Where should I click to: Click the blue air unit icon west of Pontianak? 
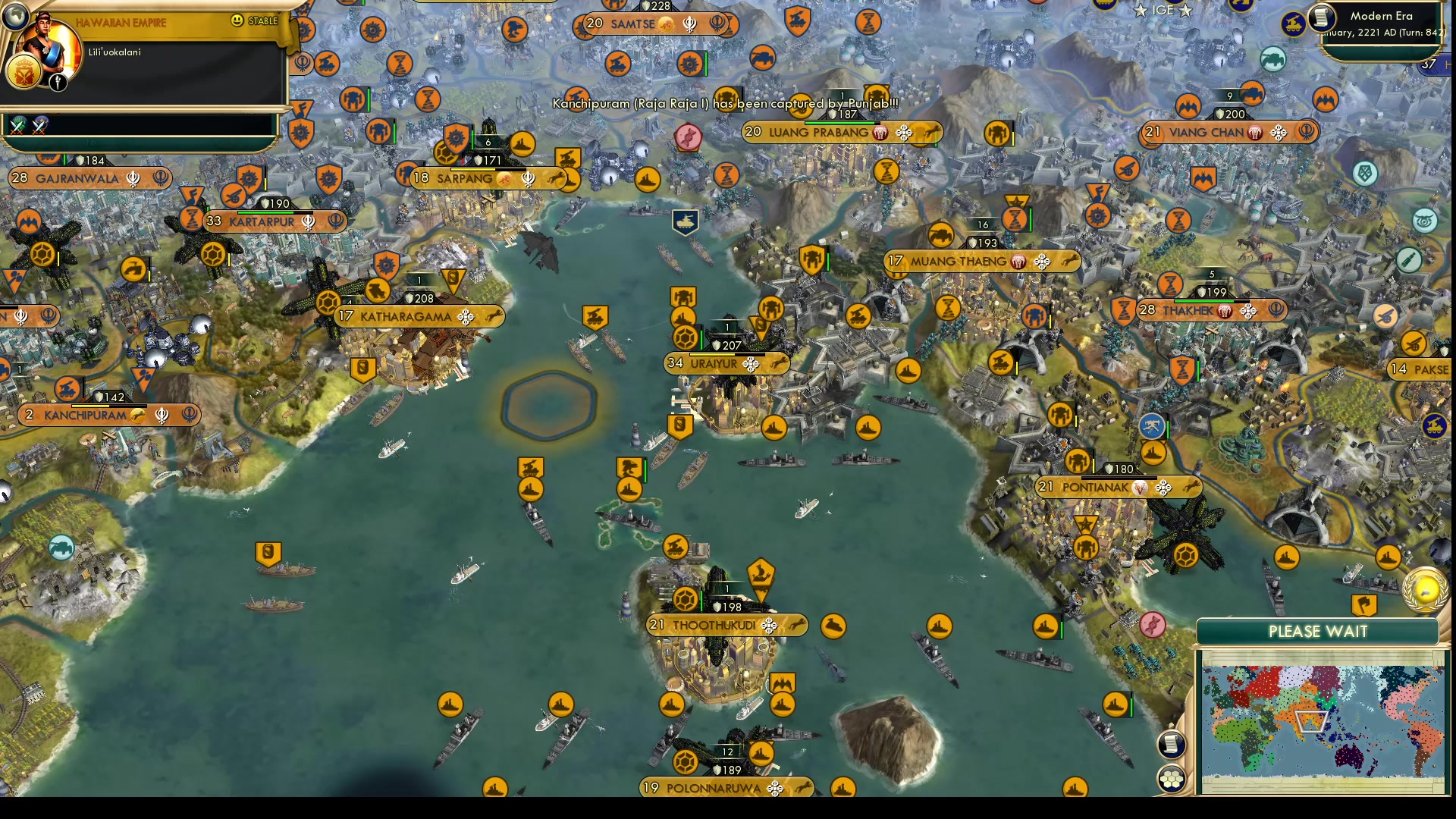pos(1153,426)
